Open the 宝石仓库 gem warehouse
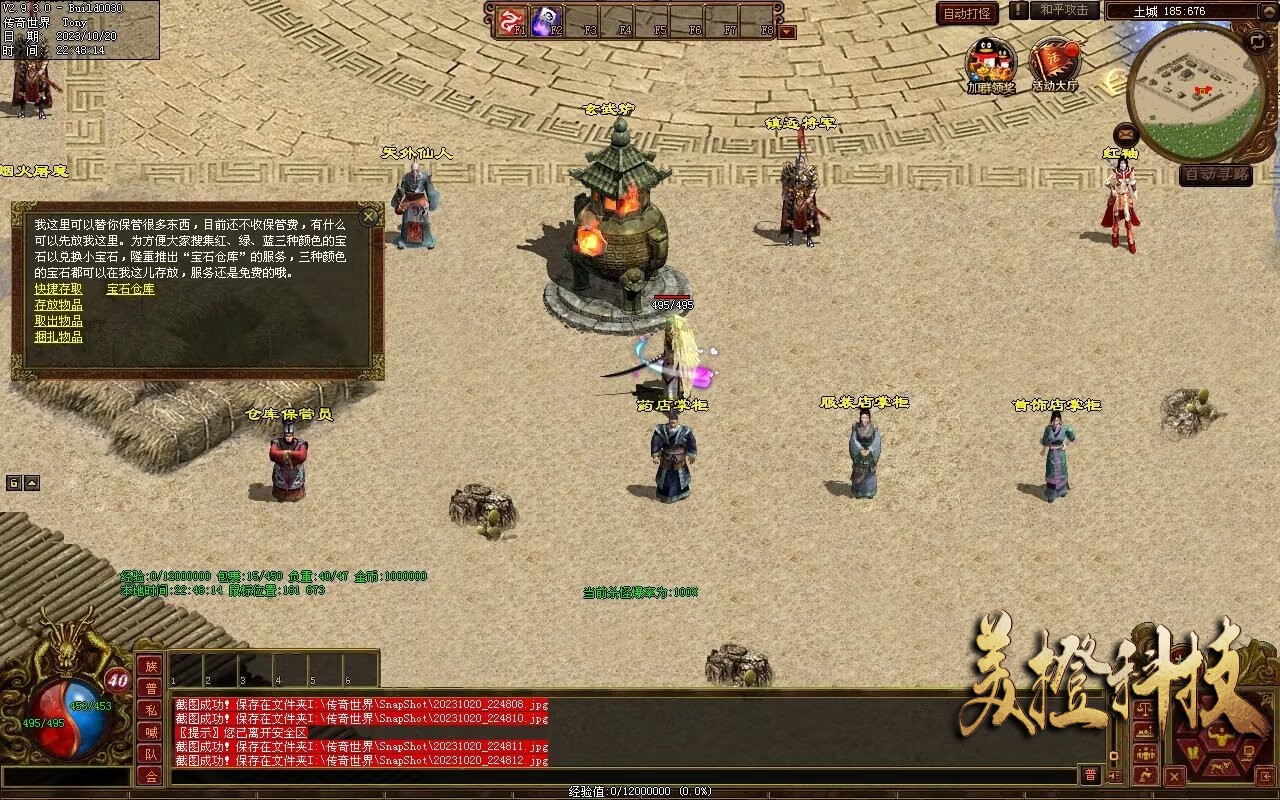The image size is (1280, 800). pyautogui.click(x=131, y=289)
